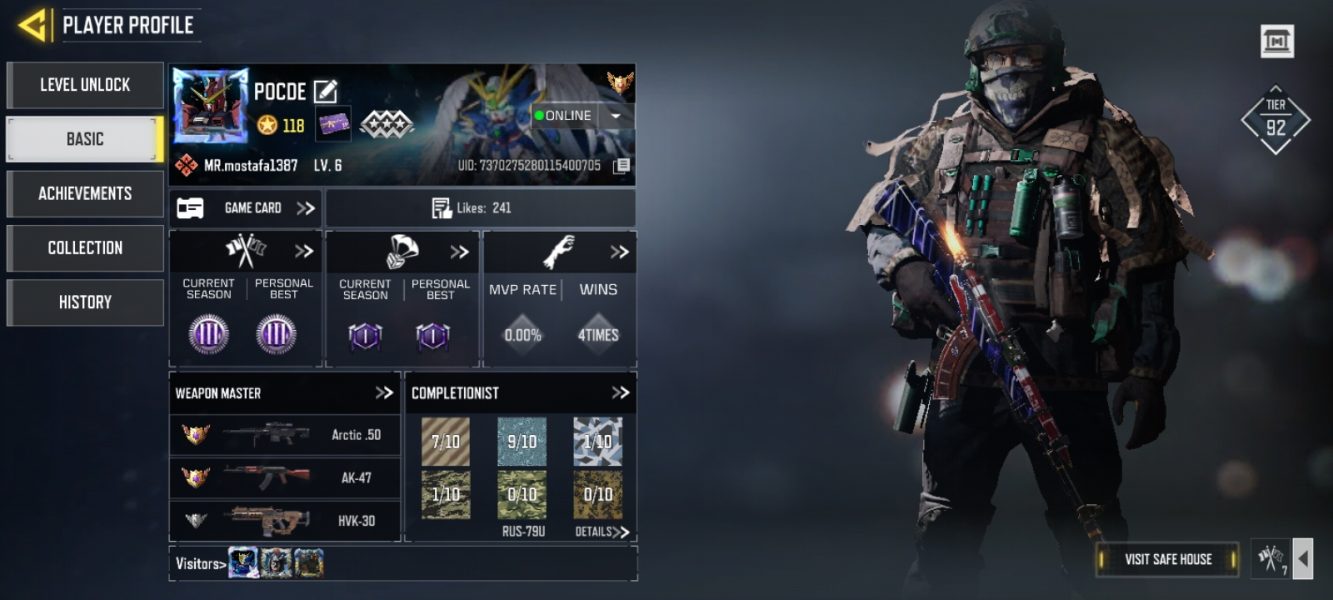Expand the MVP rate and wins panel
The width and height of the screenshot is (1333, 600).
(619, 252)
